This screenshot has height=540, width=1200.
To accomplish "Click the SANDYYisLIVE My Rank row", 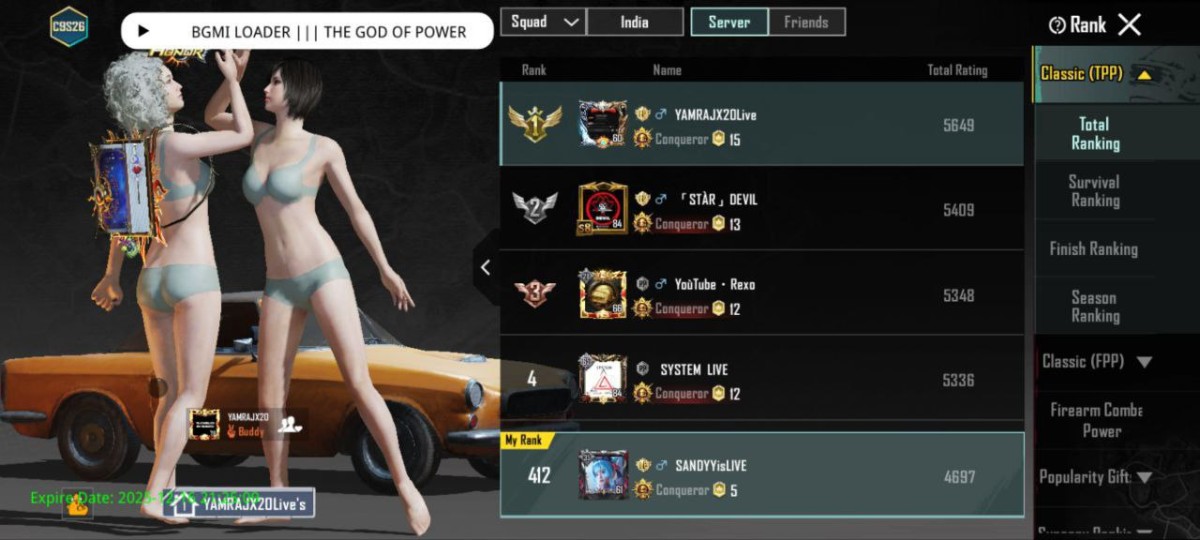I will coord(761,475).
